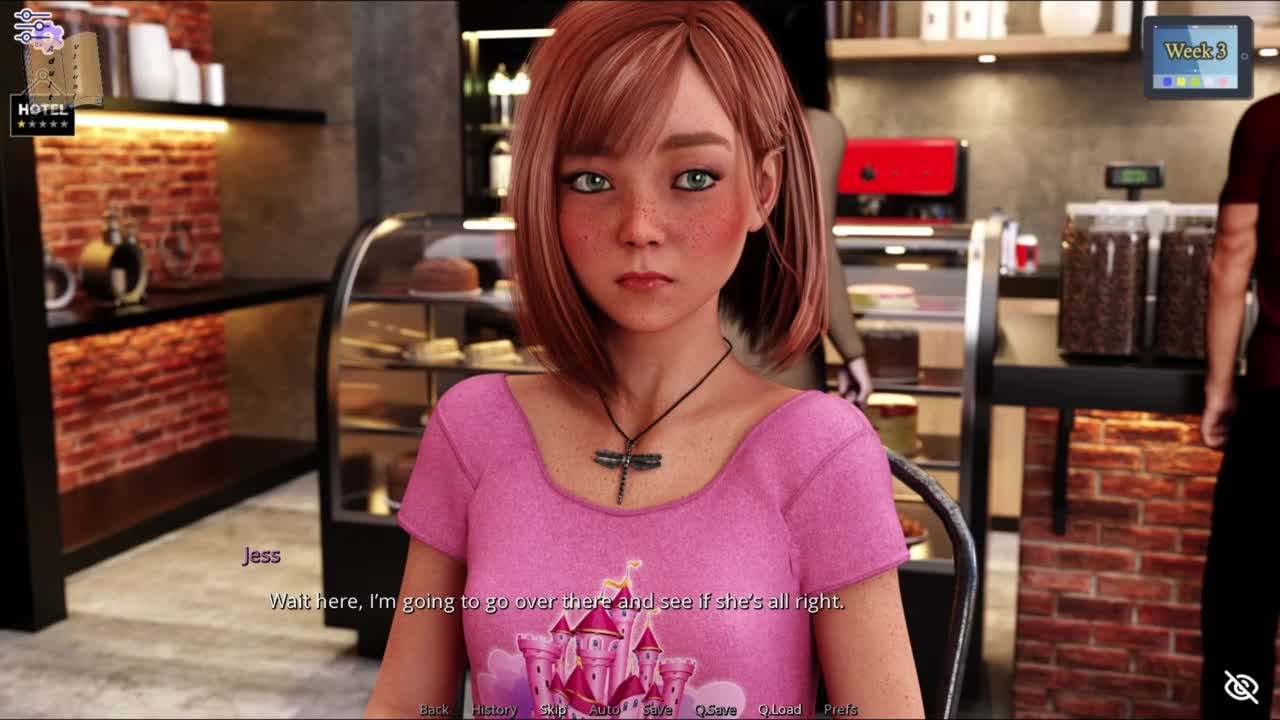
Task: Open the dialogue History log
Action: pos(494,709)
